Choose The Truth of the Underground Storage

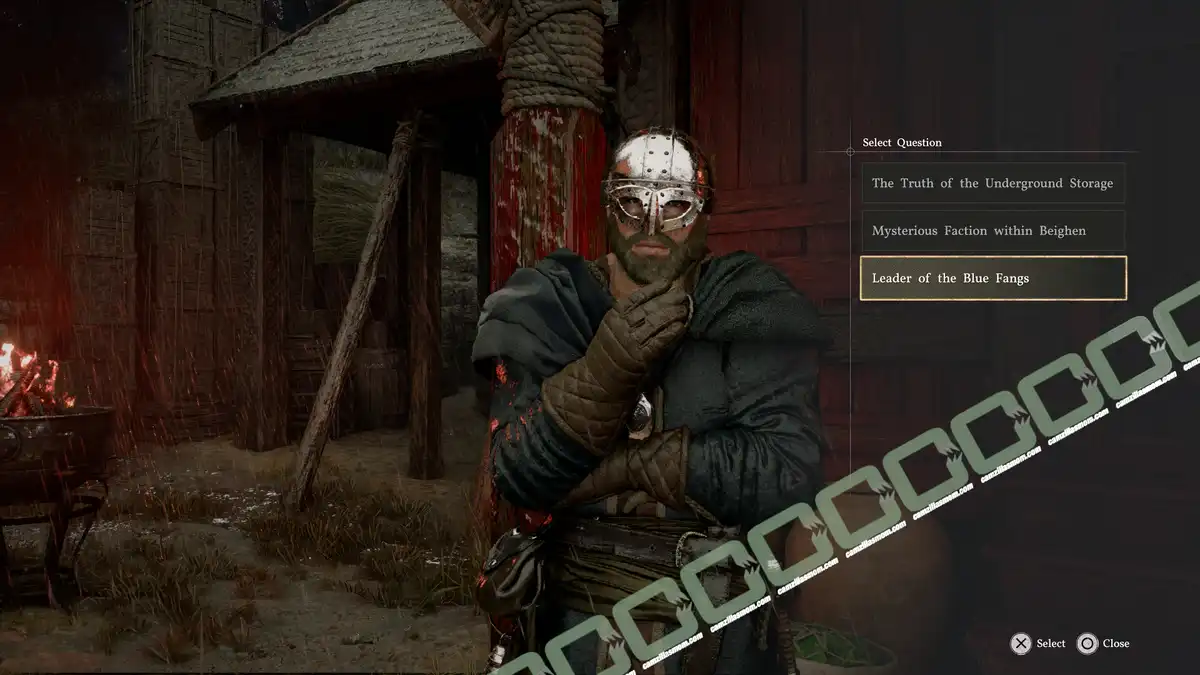coord(992,184)
